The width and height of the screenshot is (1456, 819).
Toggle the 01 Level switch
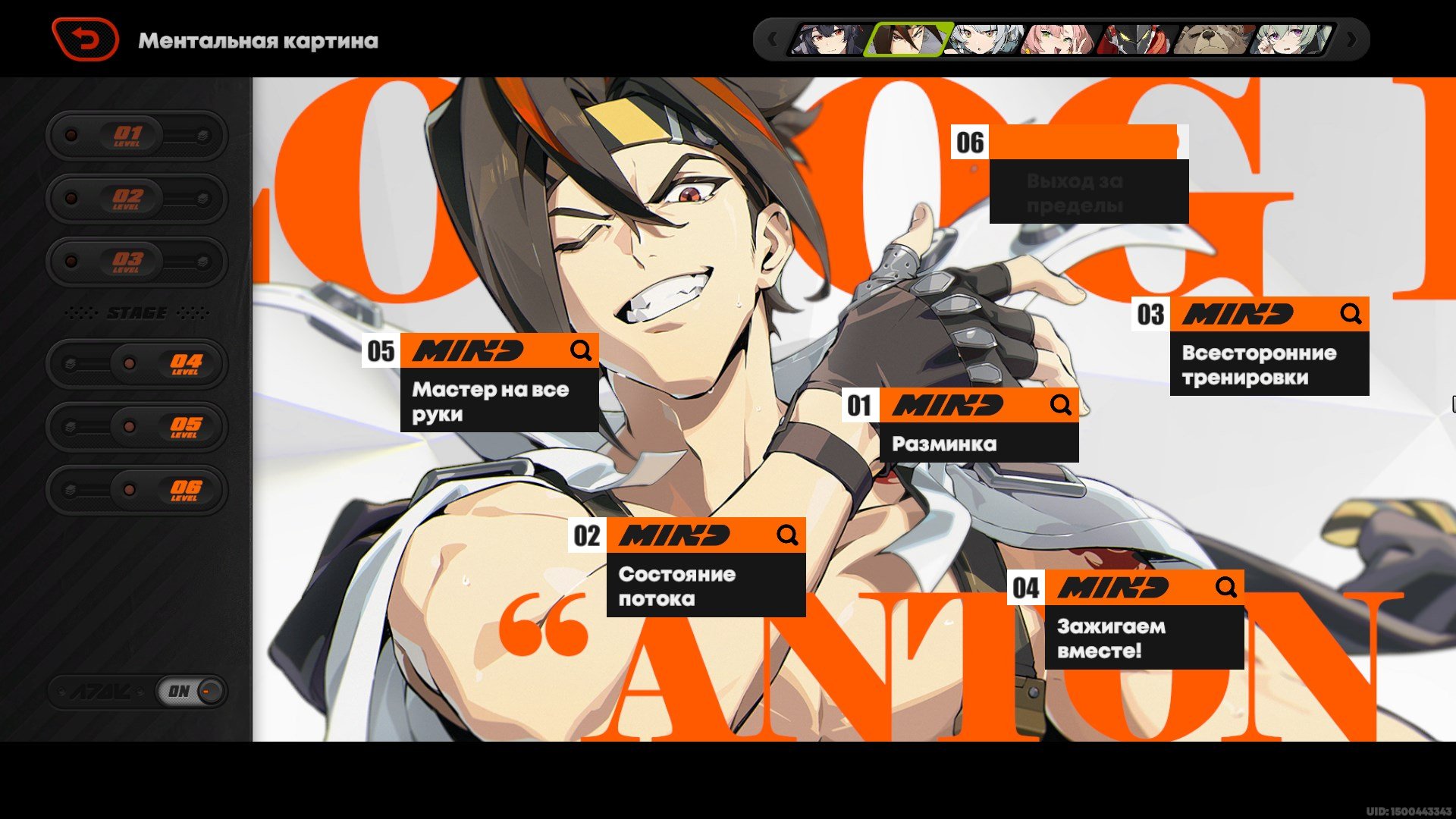coord(136,136)
